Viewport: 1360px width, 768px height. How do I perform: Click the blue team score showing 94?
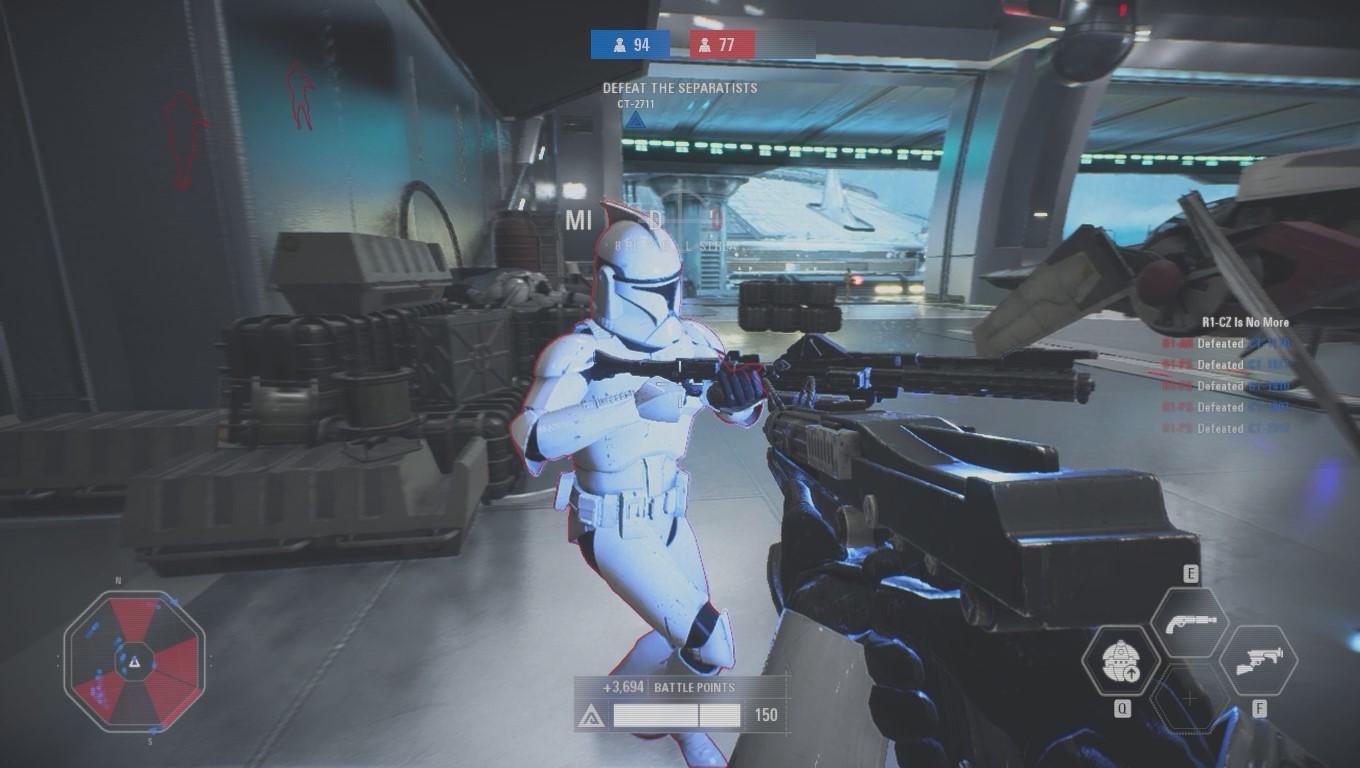(640, 44)
